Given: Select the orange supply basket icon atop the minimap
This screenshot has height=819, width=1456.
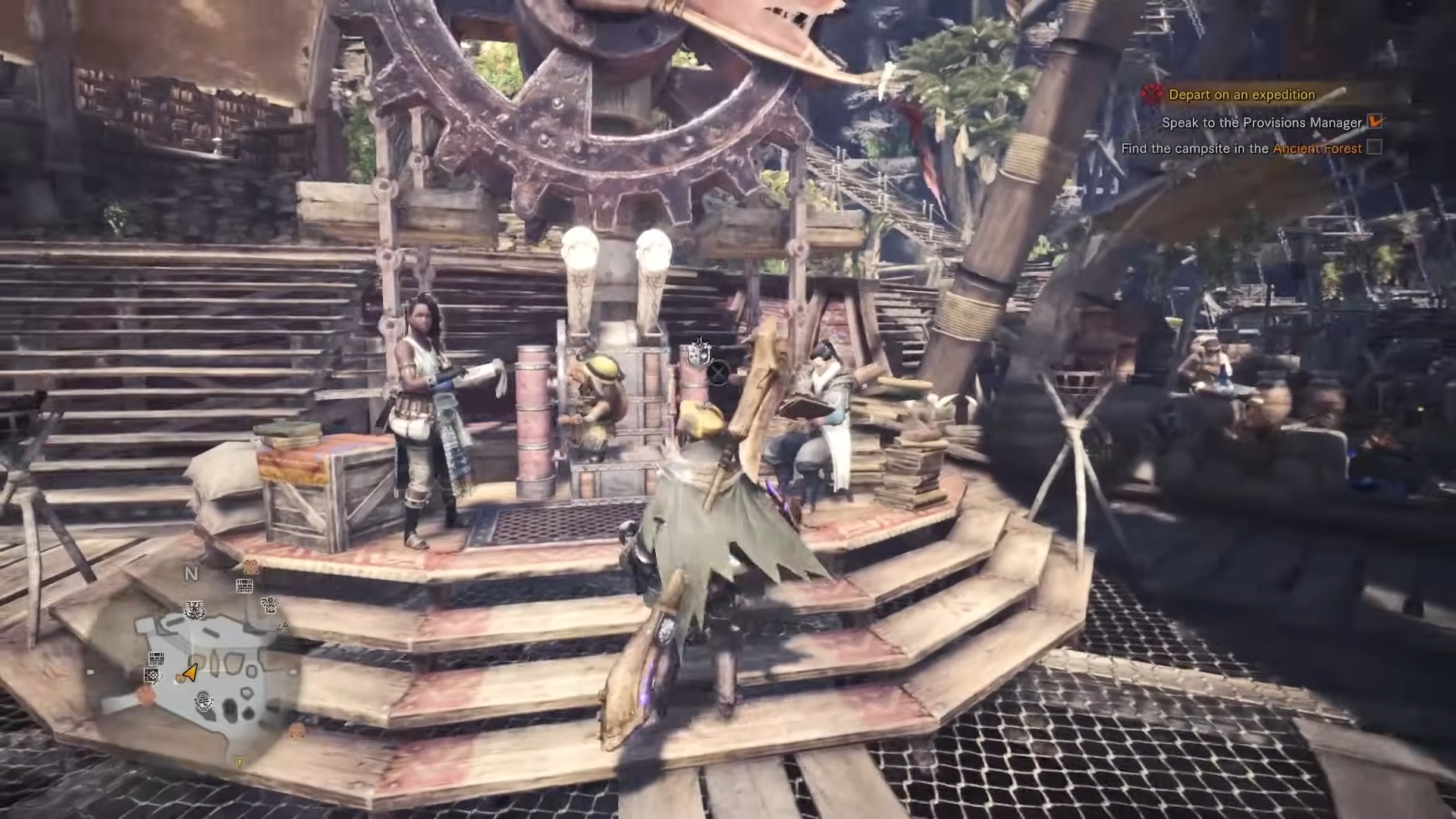Looking at the screenshot, I should click(250, 567).
